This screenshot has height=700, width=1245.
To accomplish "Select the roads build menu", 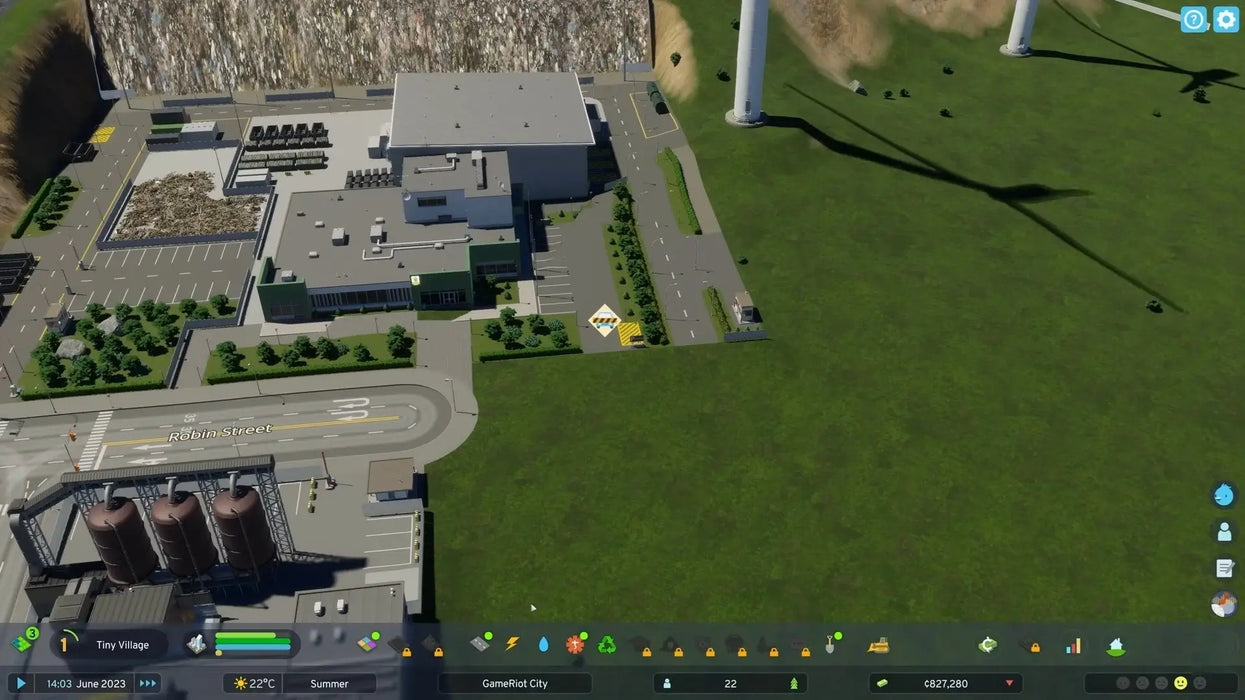I will point(480,645).
